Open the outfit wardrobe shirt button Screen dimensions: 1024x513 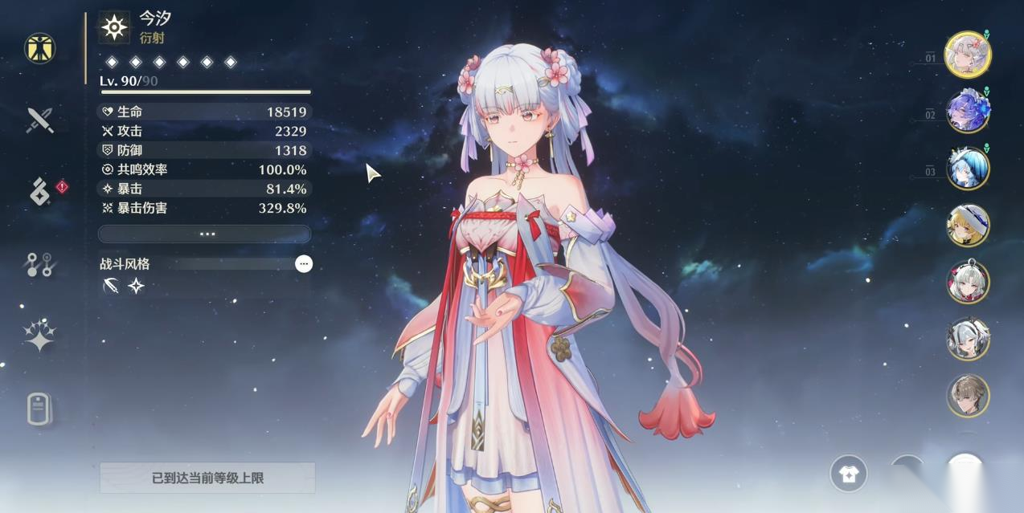[x=849, y=474]
